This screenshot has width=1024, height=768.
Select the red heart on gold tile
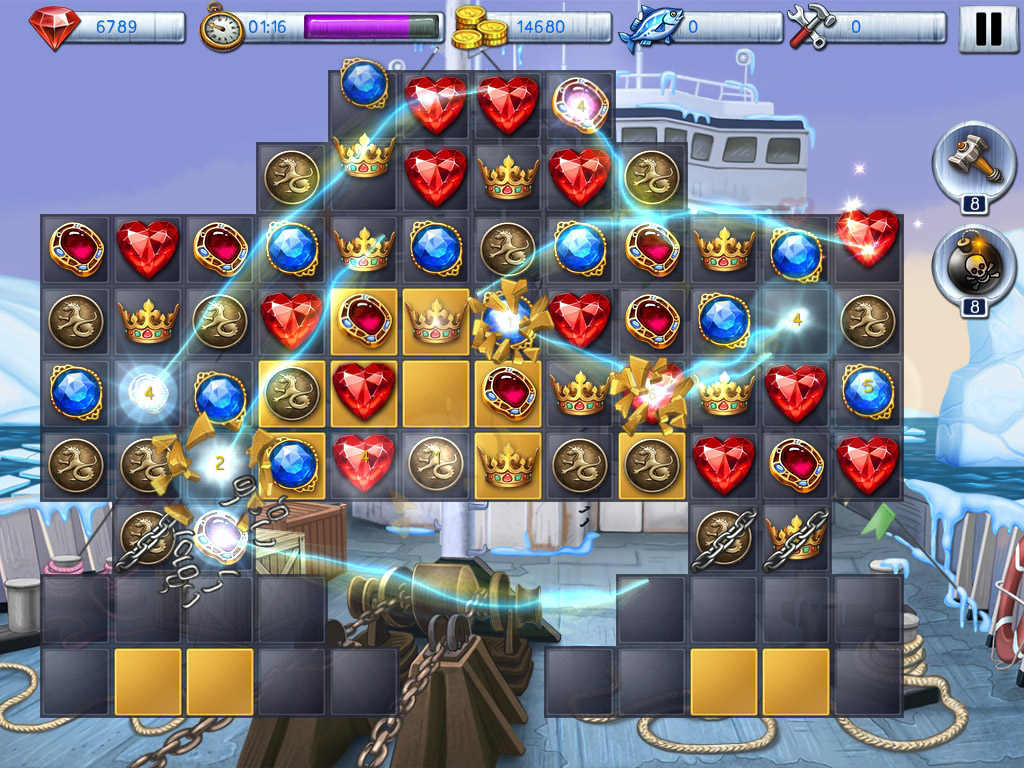click(x=364, y=391)
